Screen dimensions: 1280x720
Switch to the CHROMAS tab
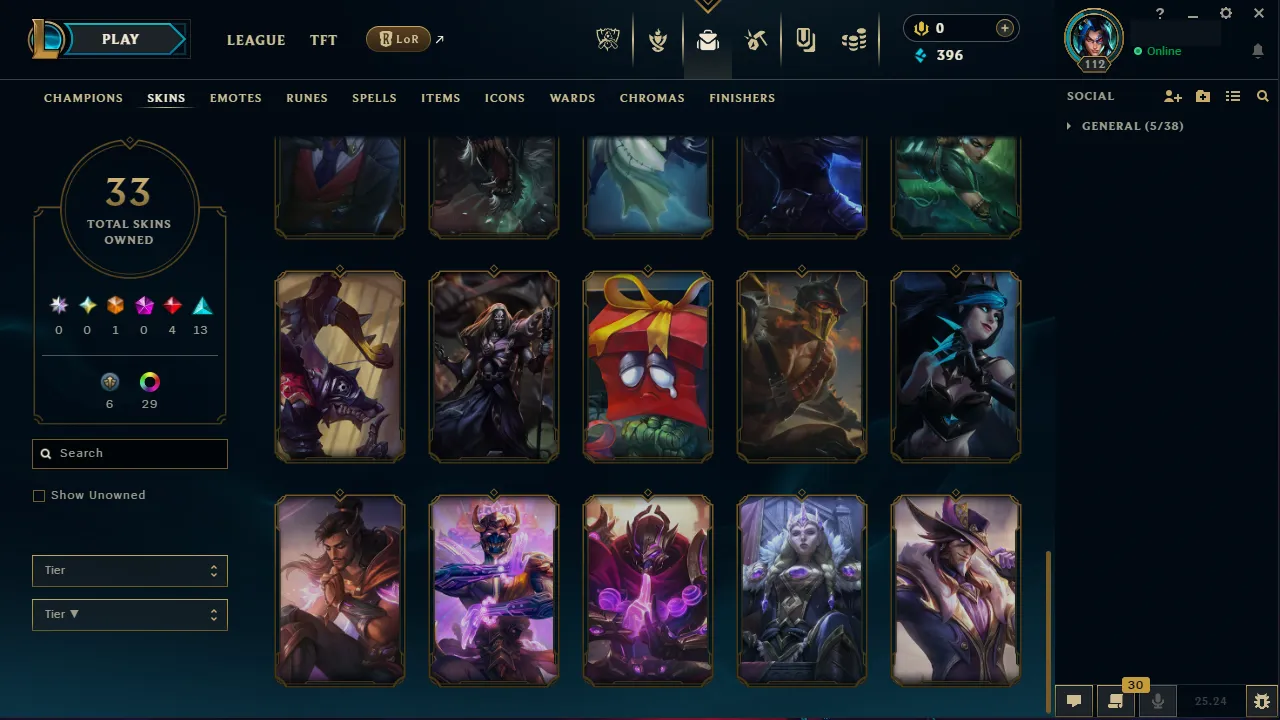click(652, 98)
